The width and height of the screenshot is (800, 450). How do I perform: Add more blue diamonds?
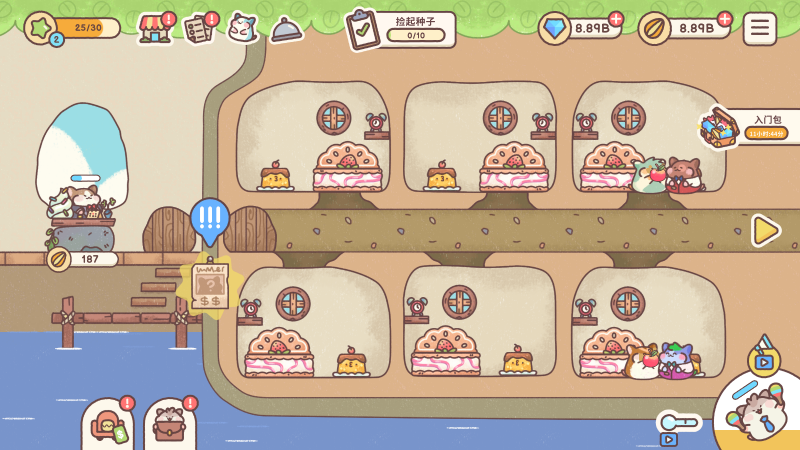pos(615,19)
